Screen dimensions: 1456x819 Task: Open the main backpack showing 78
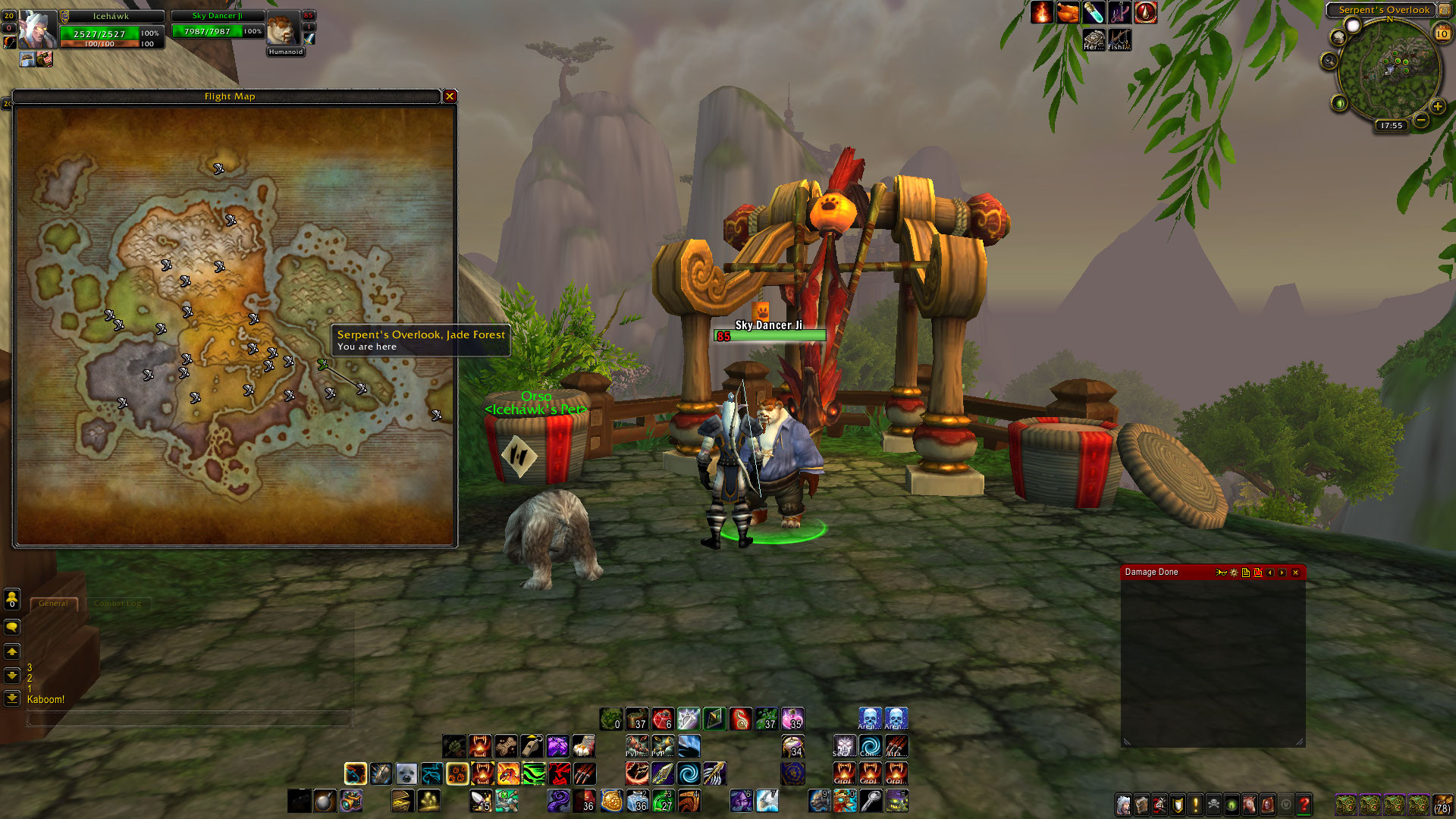tap(1442, 804)
